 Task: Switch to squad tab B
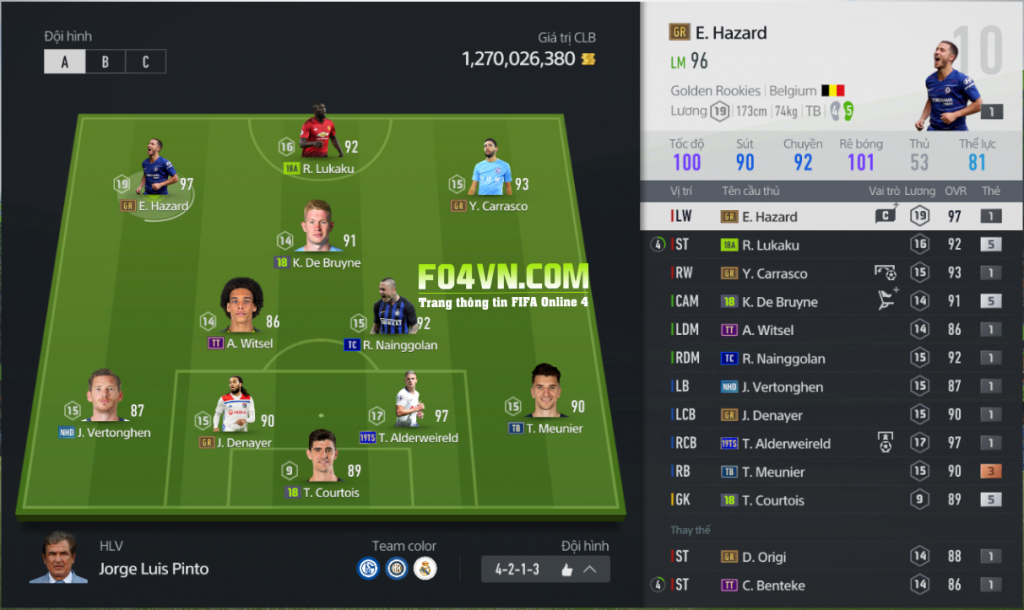point(105,62)
